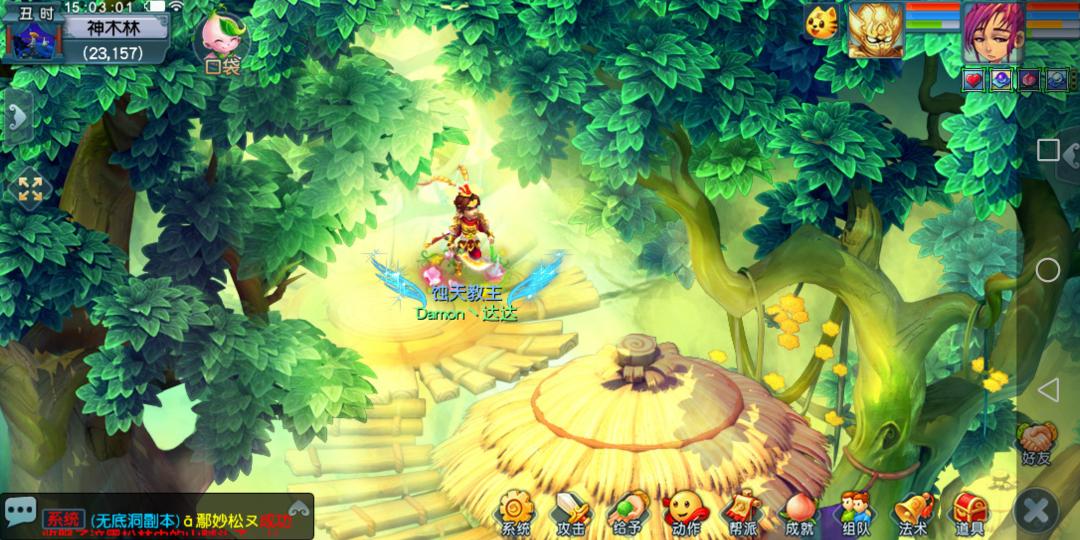Image resolution: width=1080 pixels, height=540 pixels.
Task: Show the 成就 achievements screen
Action: (799, 512)
